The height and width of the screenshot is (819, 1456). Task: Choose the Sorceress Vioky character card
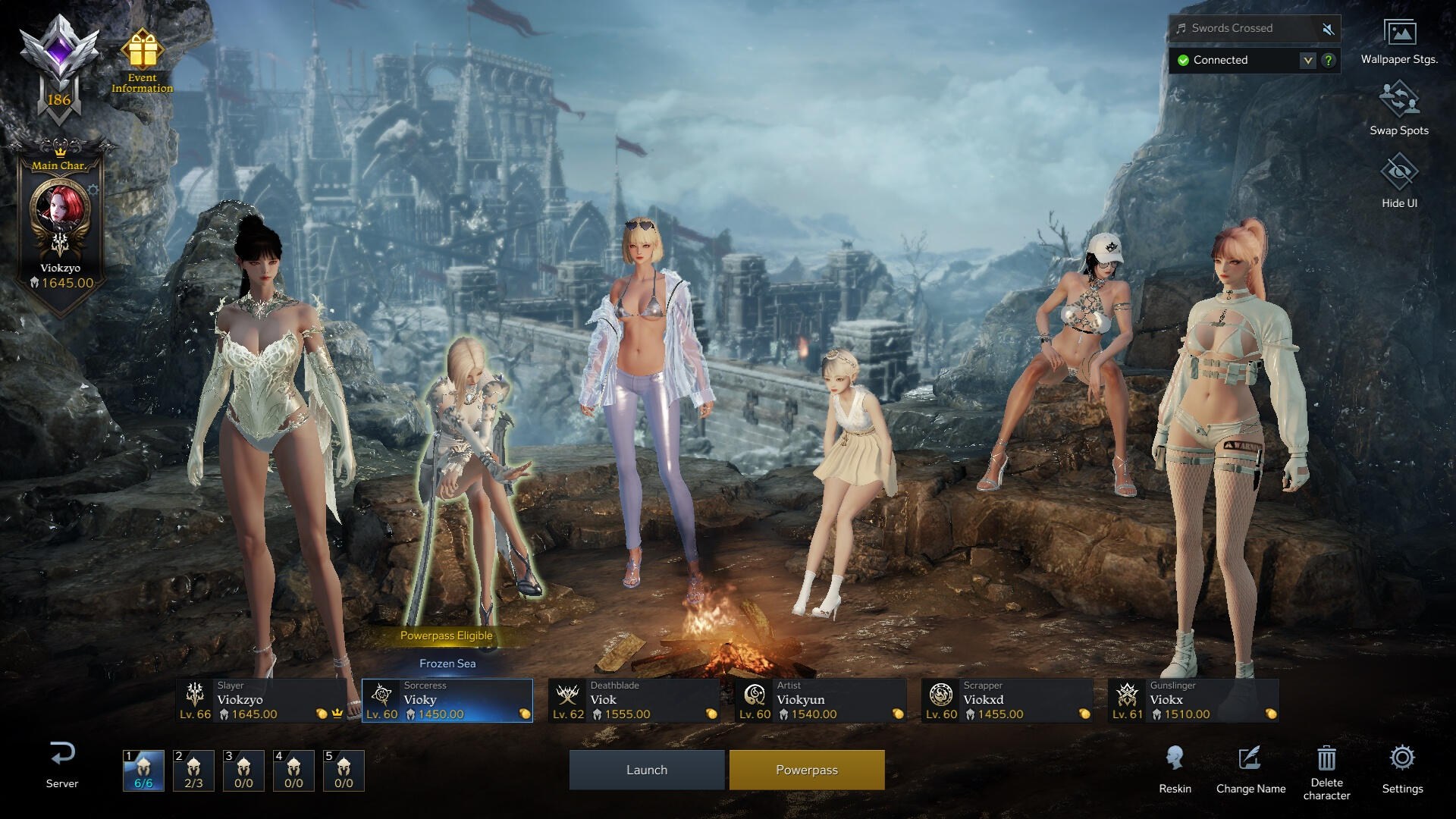(x=447, y=701)
